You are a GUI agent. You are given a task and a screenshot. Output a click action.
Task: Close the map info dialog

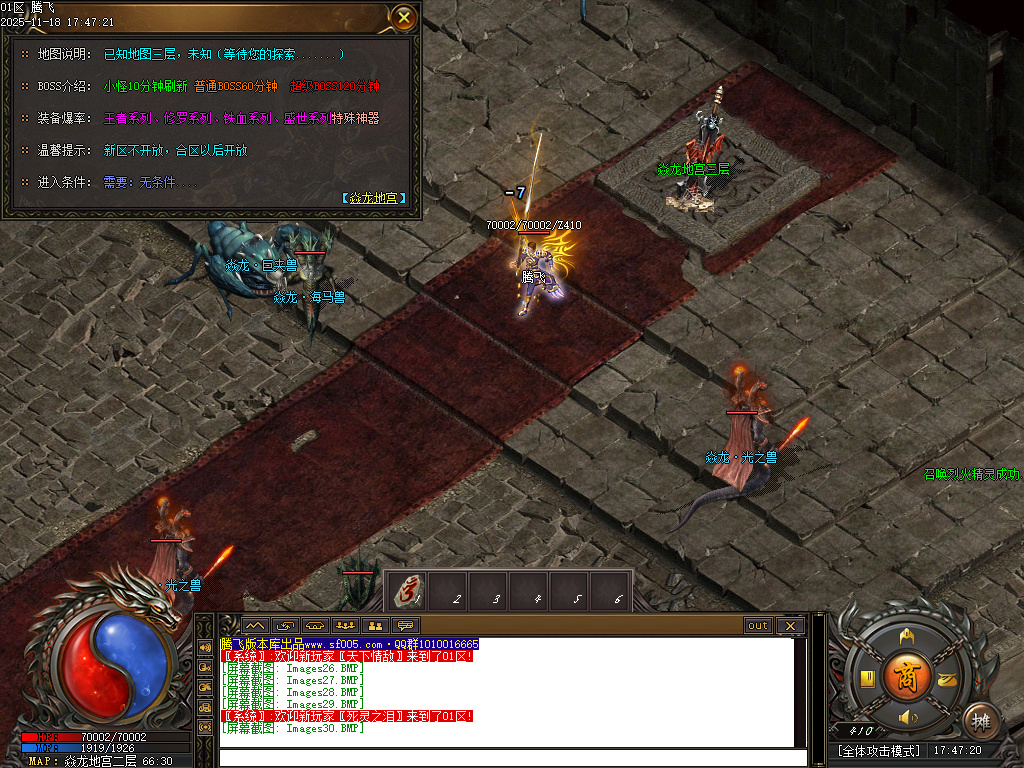click(403, 17)
